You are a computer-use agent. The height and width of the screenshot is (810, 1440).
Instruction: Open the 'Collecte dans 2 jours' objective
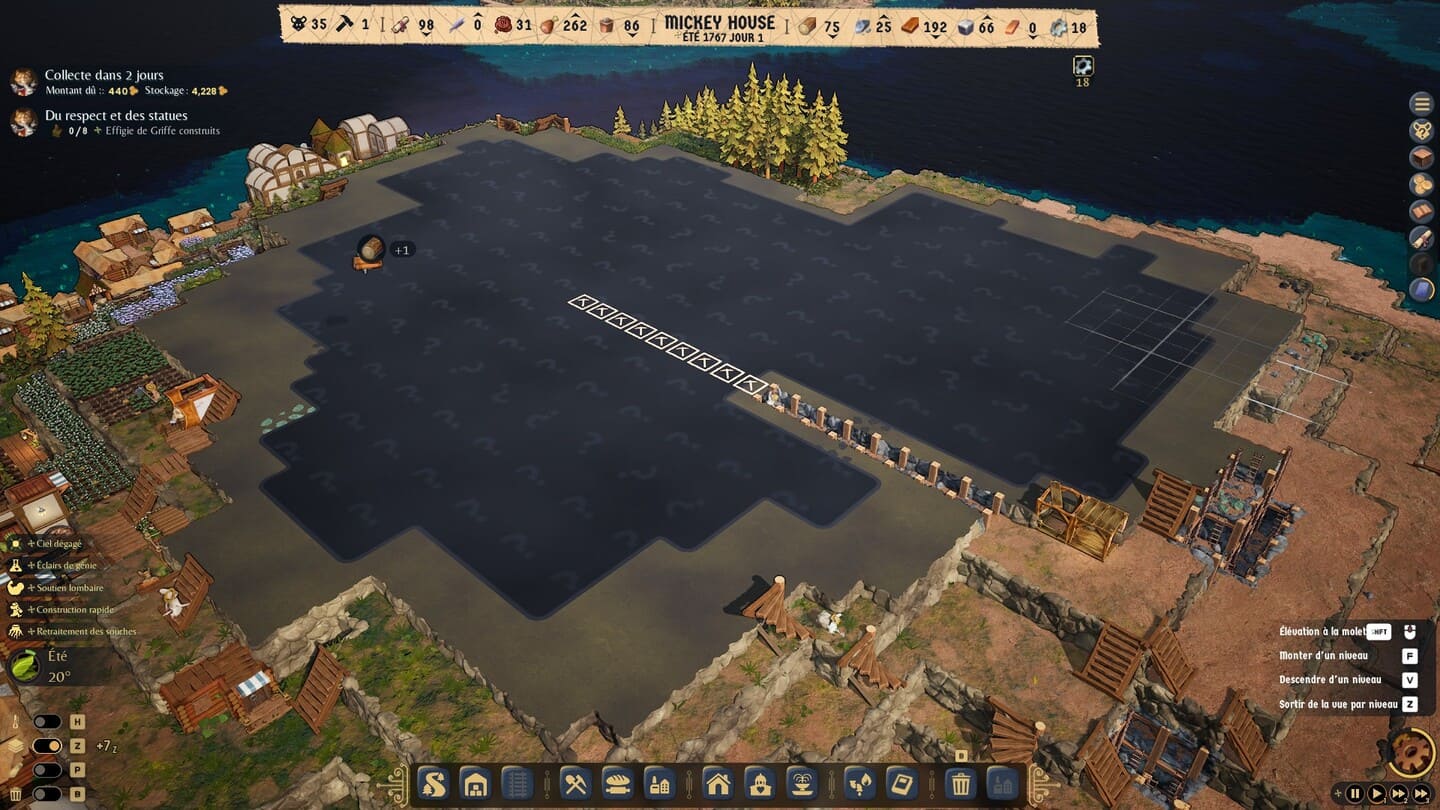104,75
